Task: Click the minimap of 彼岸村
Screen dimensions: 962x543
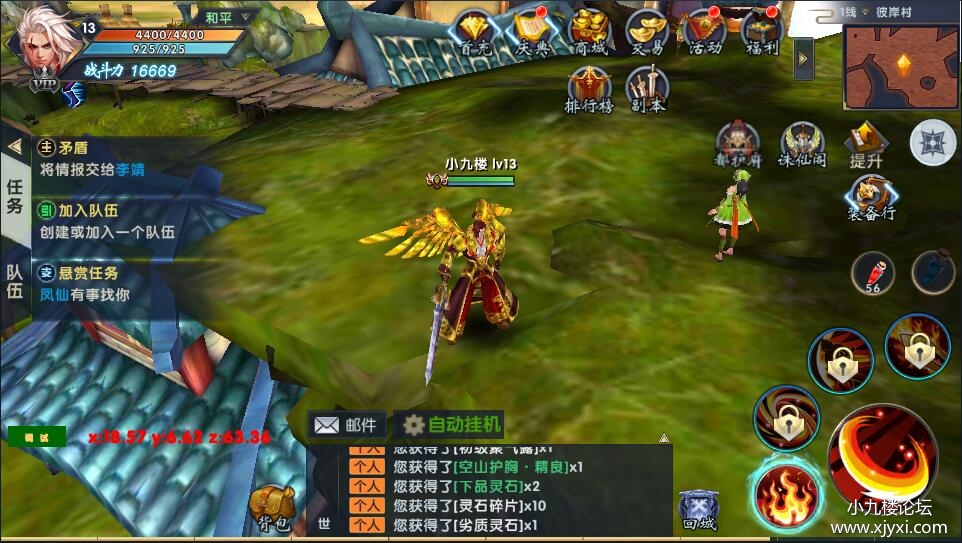Action: 901,67
